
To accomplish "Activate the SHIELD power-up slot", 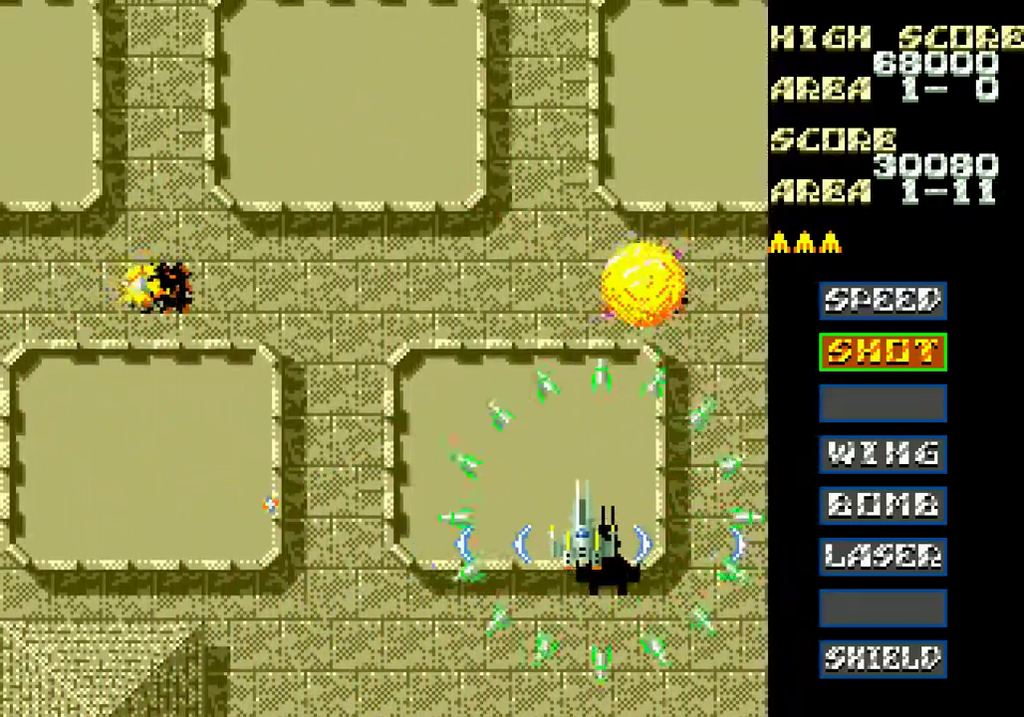I will pyautogui.click(x=883, y=658).
